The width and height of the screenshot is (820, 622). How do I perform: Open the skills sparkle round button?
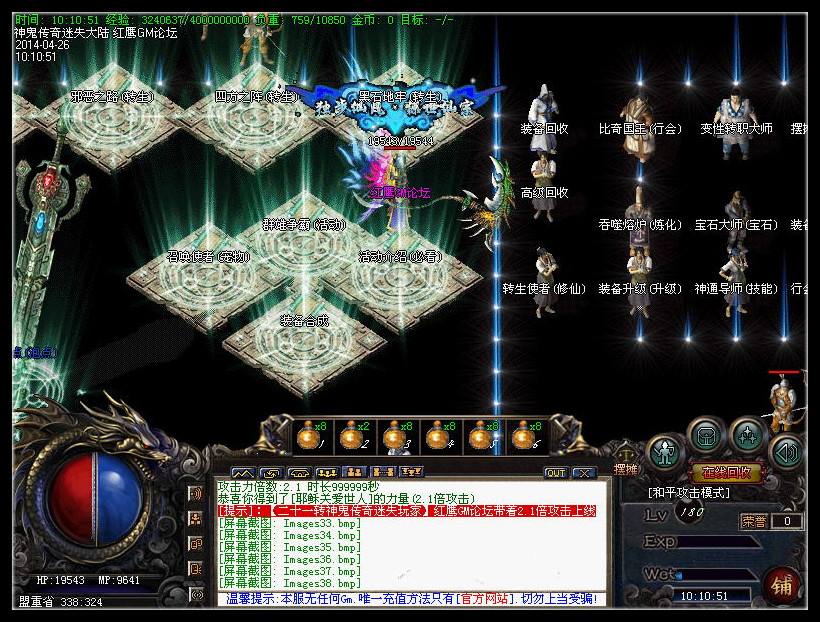click(x=748, y=436)
